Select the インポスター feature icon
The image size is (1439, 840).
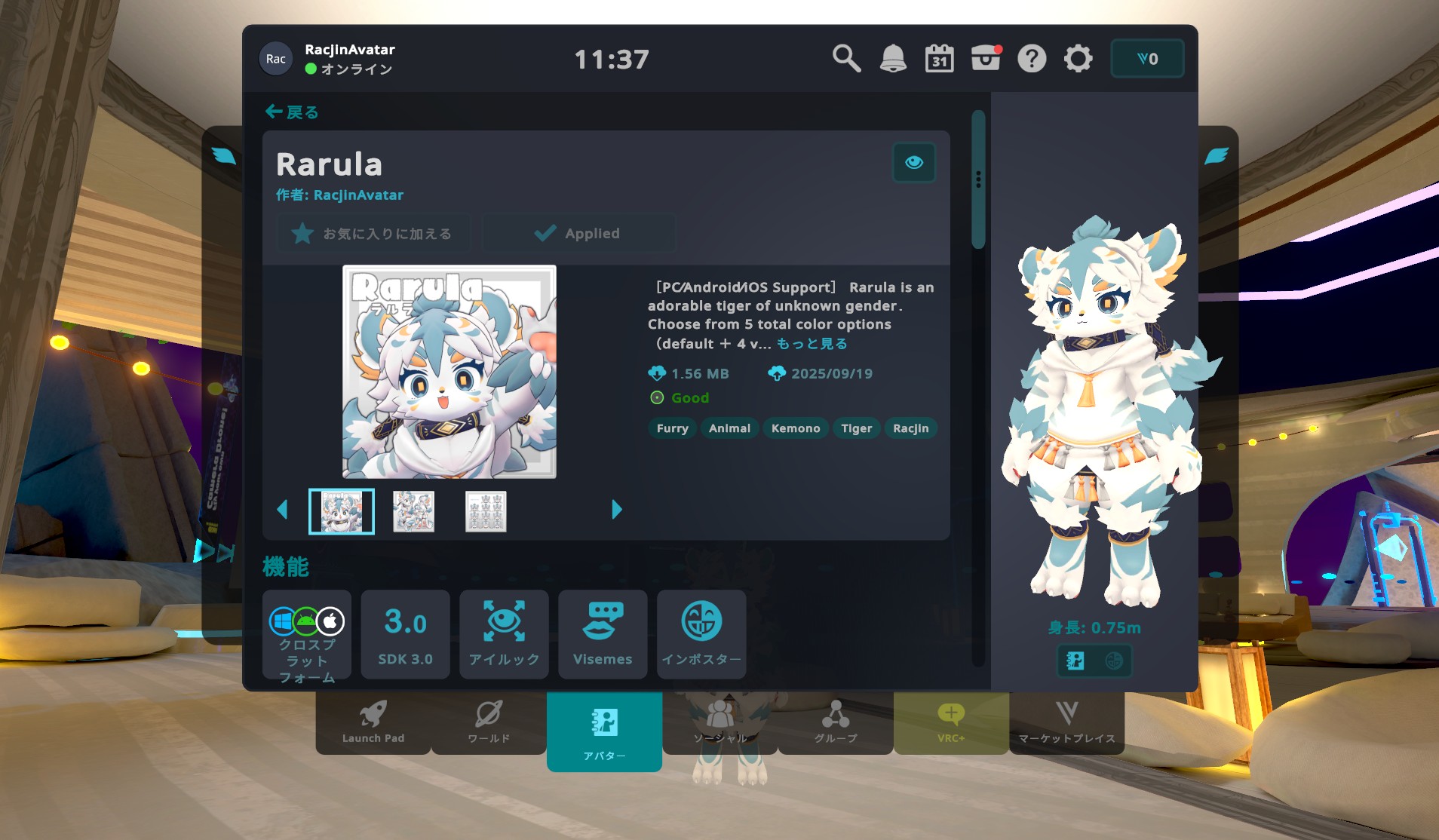701,633
